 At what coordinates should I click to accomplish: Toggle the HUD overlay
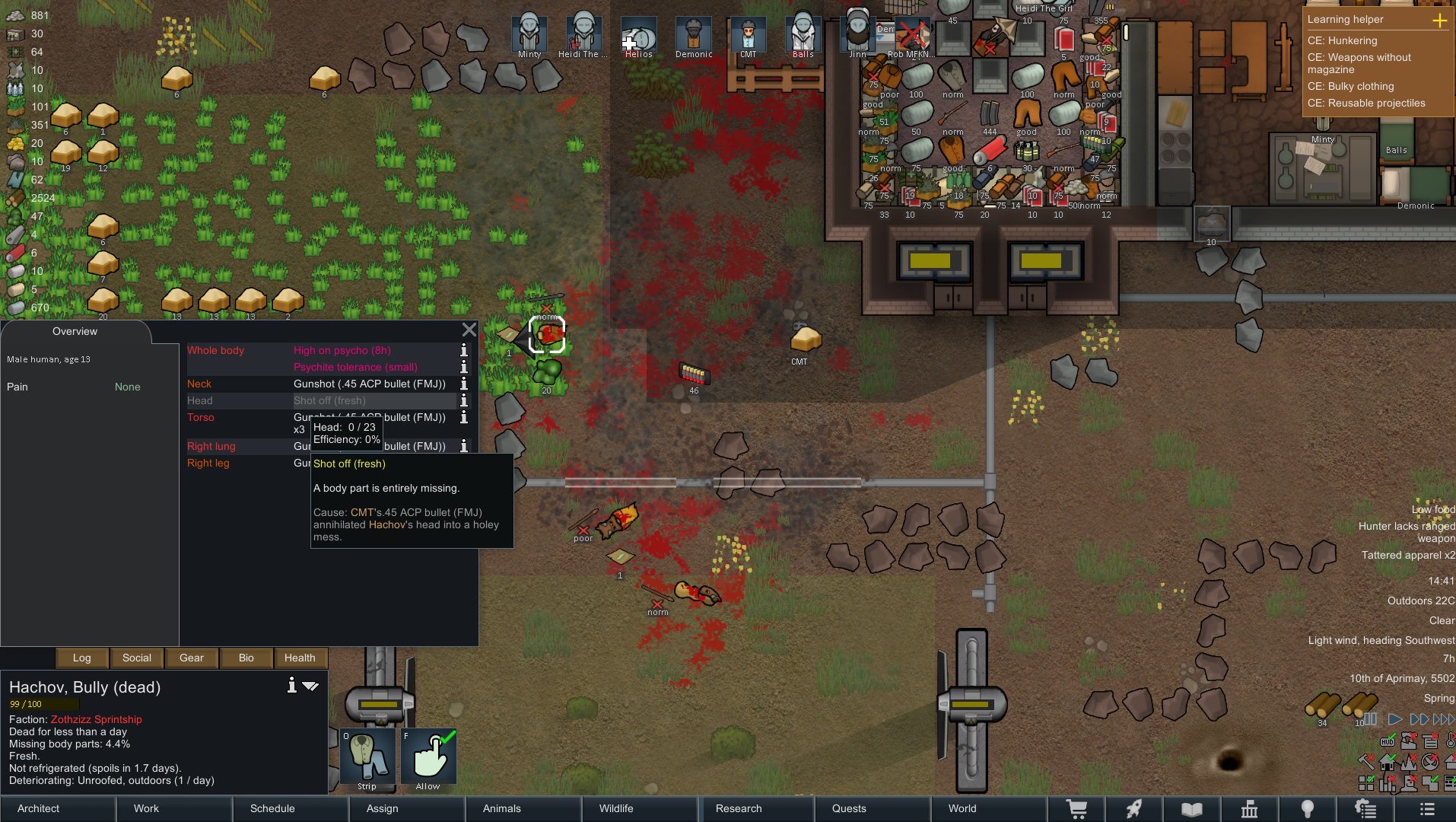[x=1388, y=742]
